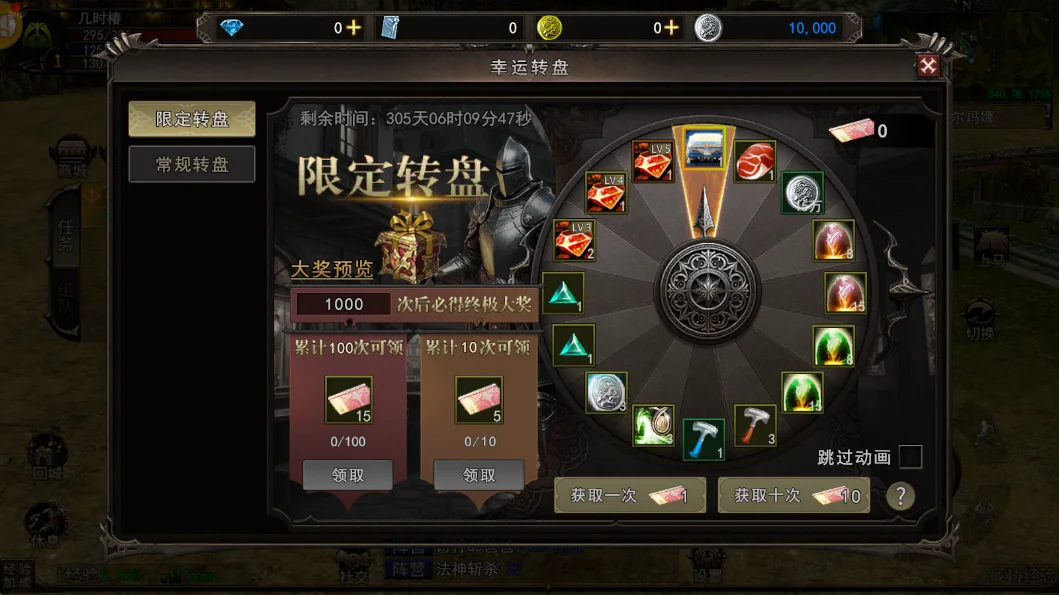1059x595 pixels.
Task: Select the highlighted top wheel prize
Action: click(704, 149)
